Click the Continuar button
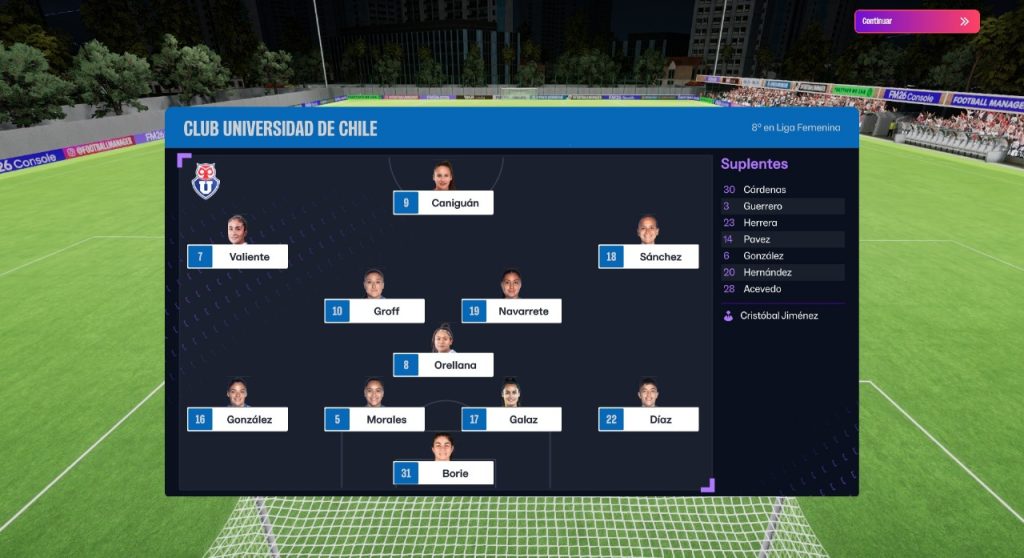The image size is (1024, 558). coord(916,21)
